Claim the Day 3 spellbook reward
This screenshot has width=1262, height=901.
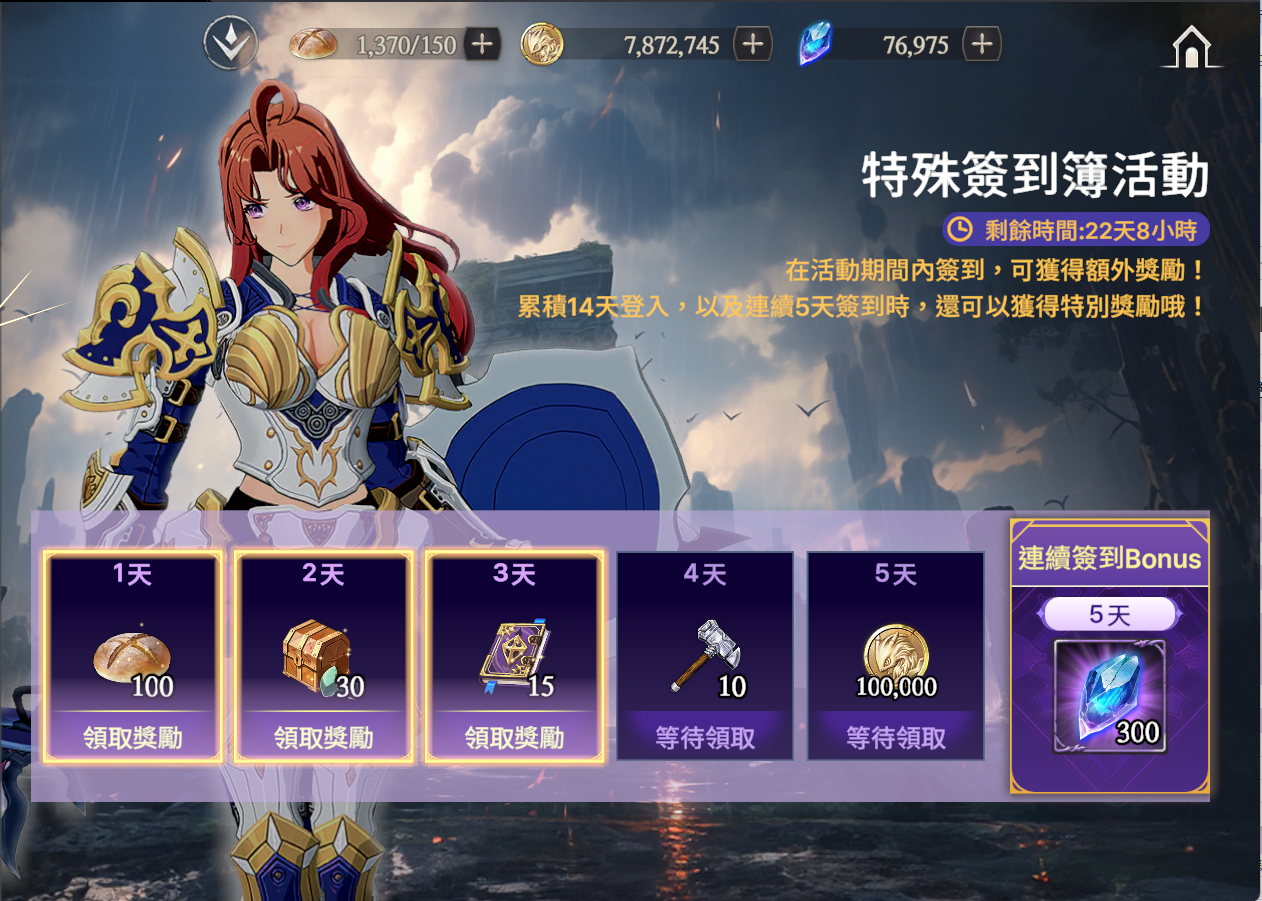point(514,738)
